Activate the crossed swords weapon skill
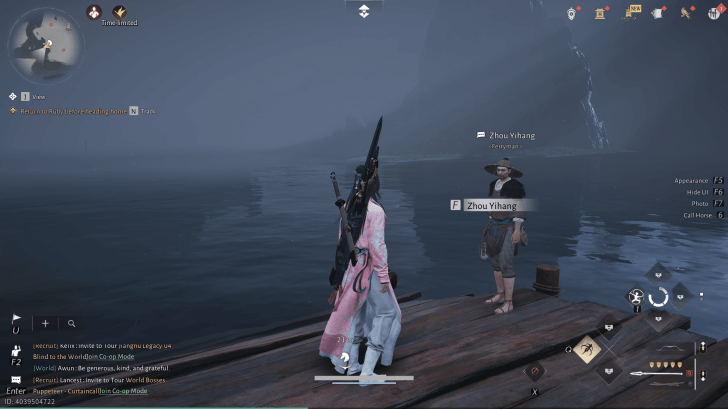The height and width of the screenshot is (409, 728). [586, 349]
